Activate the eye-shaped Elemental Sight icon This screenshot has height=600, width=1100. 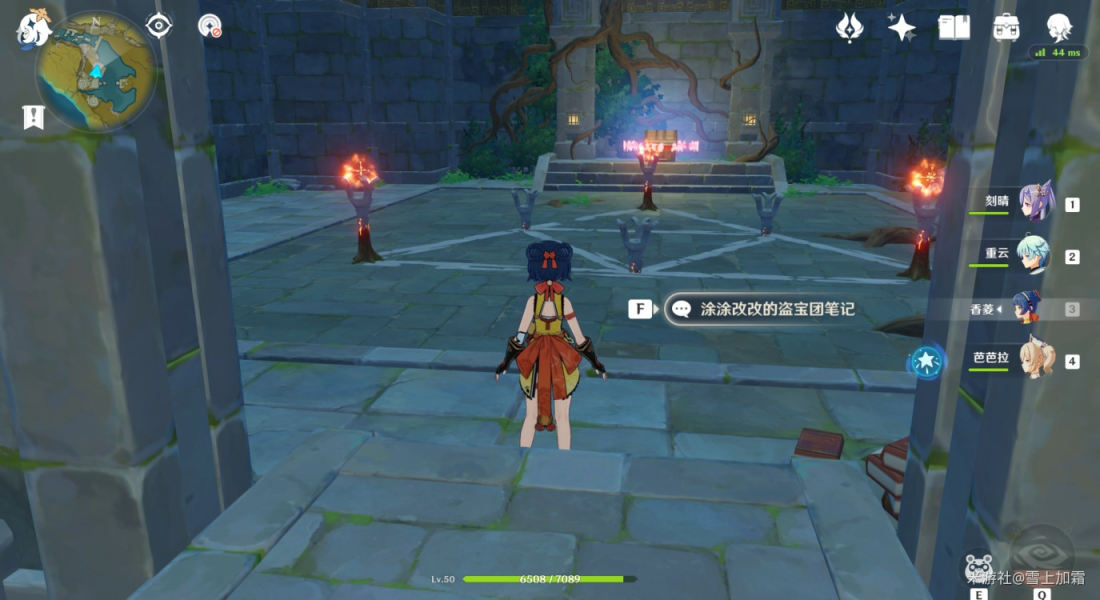[159, 26]
